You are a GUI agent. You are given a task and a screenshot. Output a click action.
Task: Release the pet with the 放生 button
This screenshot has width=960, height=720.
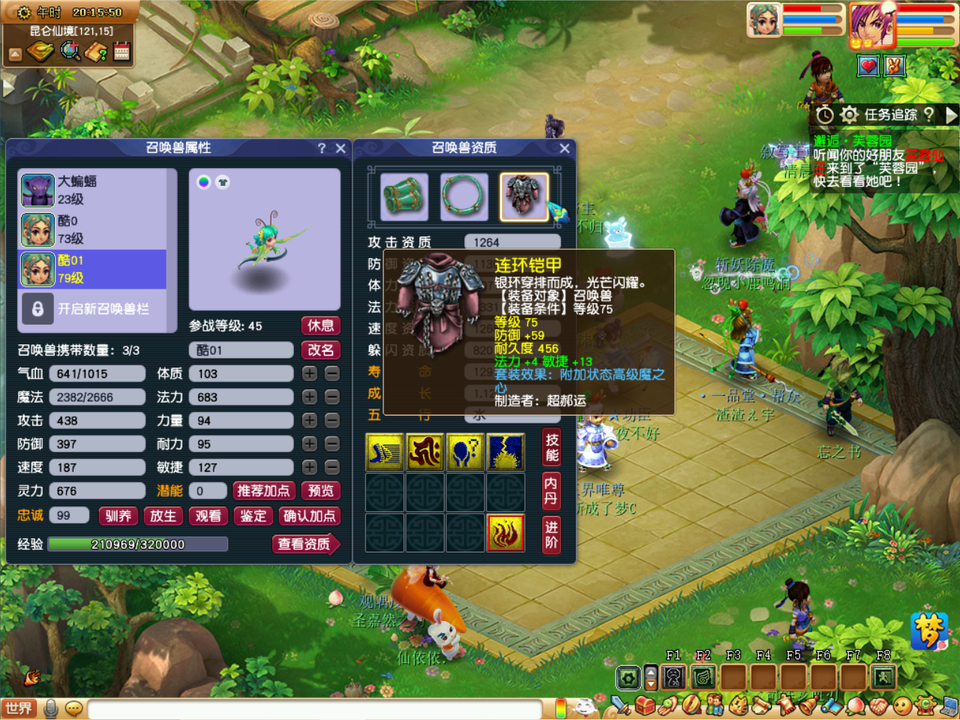163,516
